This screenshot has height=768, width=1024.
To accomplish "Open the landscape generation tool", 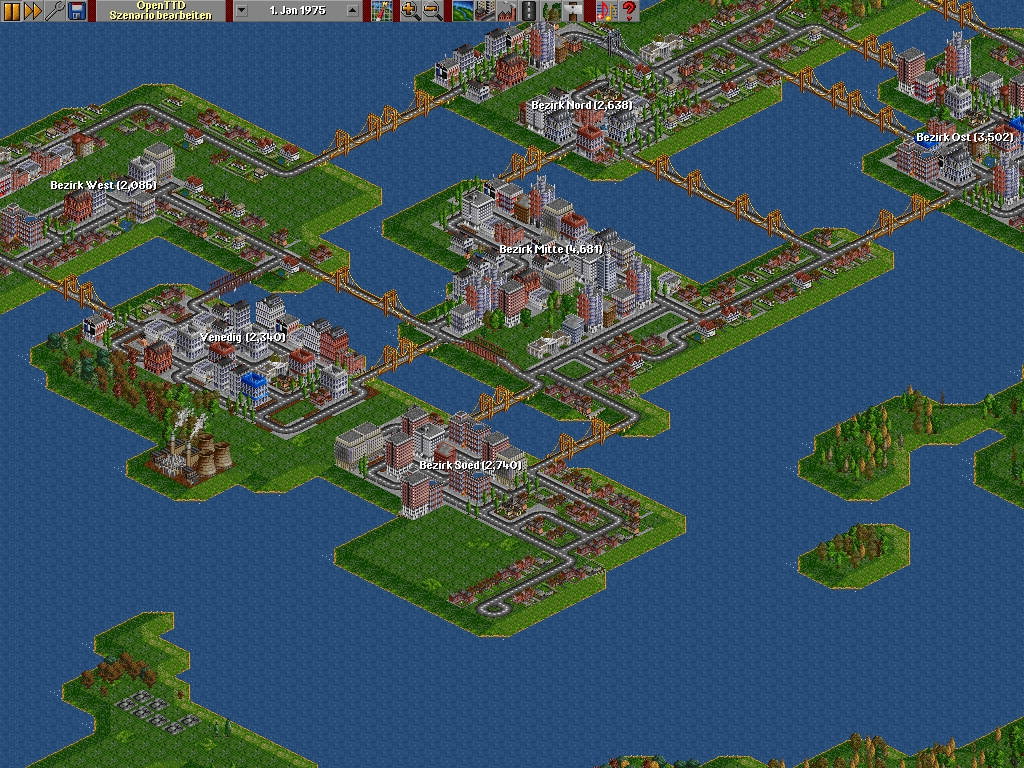I will [462, 11].
